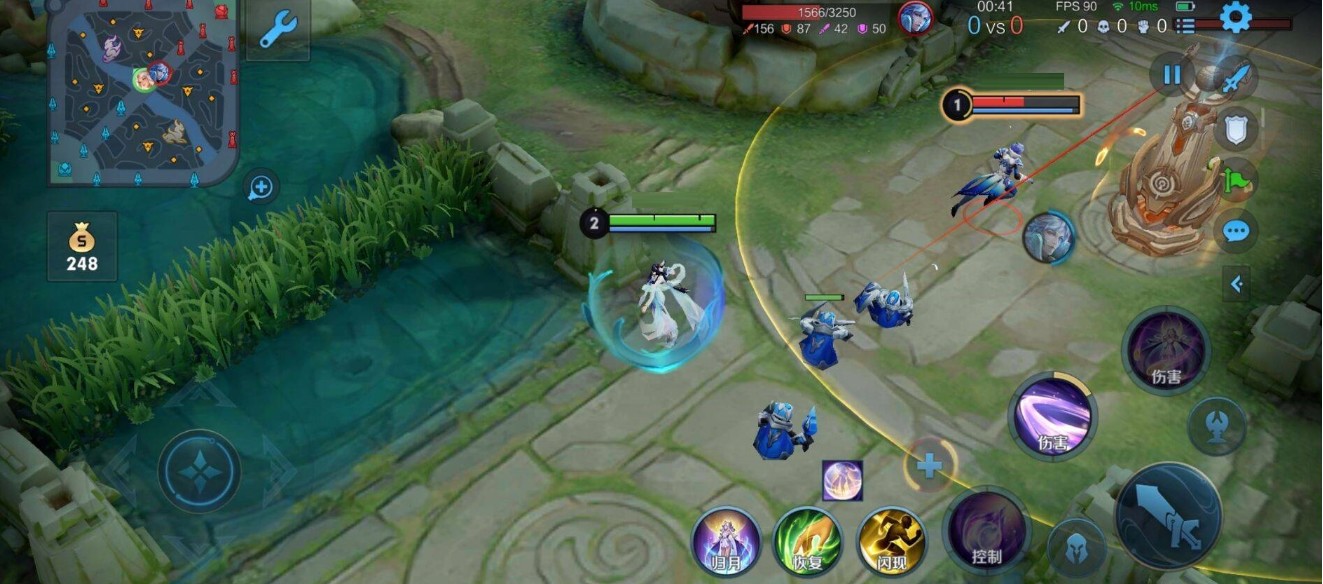
Task: Use the 恢复 heal skill
Action: pyautogui.click(x=807, y=541)
